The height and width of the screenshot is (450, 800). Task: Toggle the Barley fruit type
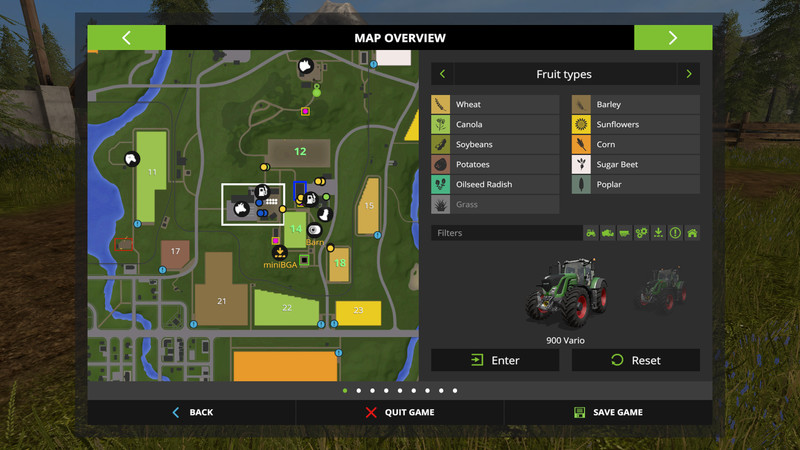[x=635, y=105]
